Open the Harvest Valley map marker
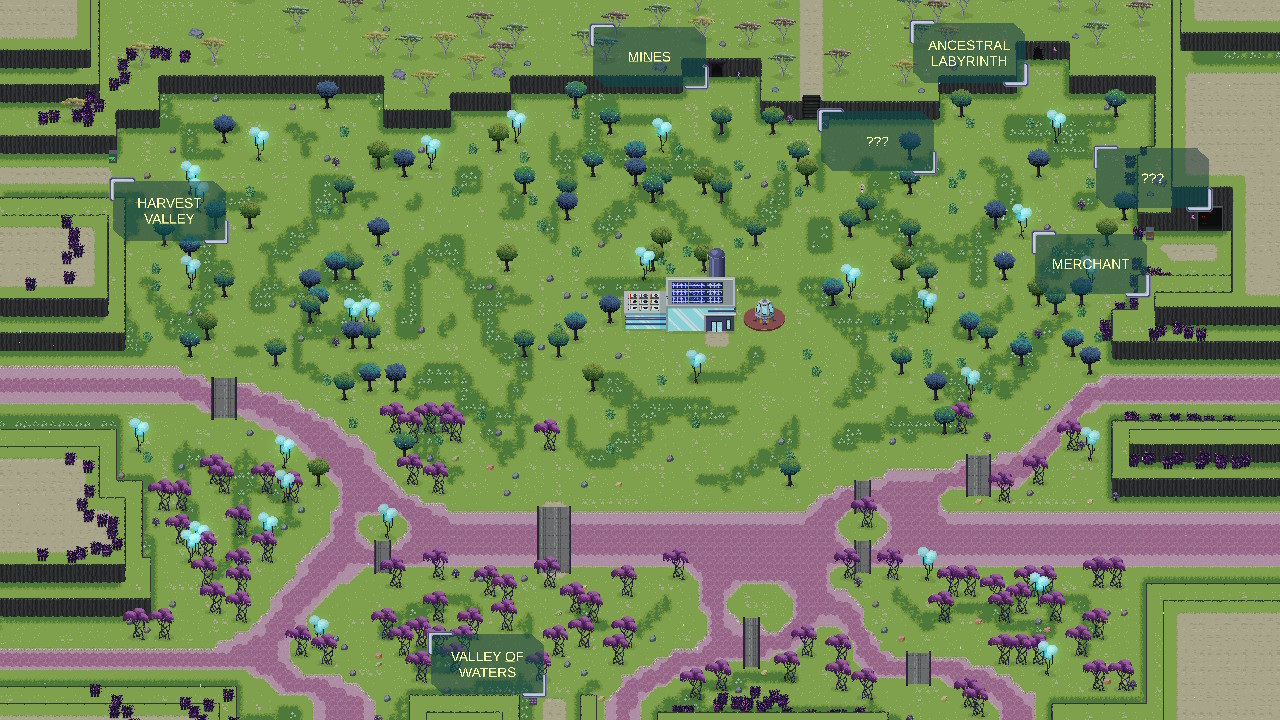The width and height of the screenshot is (1280, 720). (x=170, y=210)
